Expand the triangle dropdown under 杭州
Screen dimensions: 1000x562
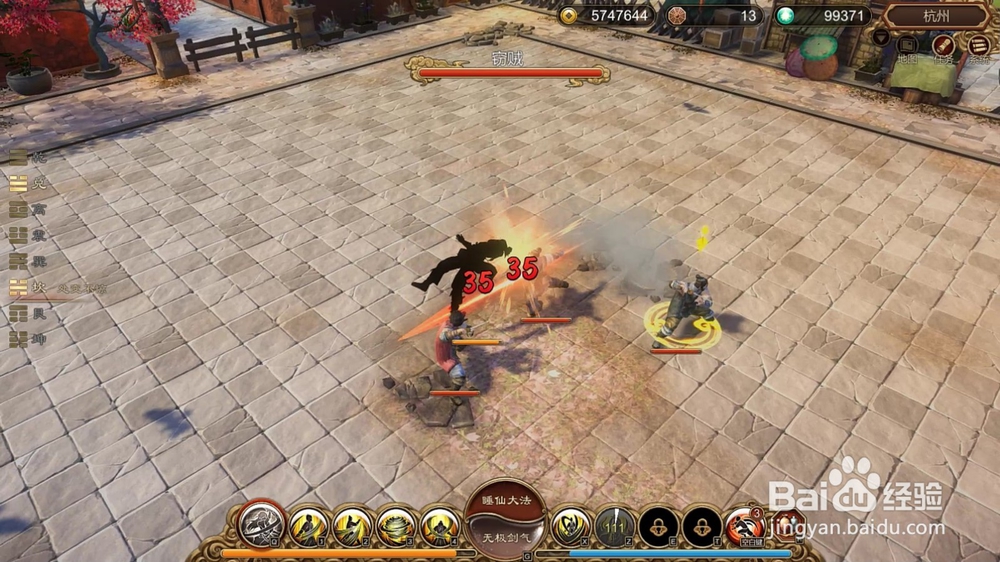(x=881, y=37)
